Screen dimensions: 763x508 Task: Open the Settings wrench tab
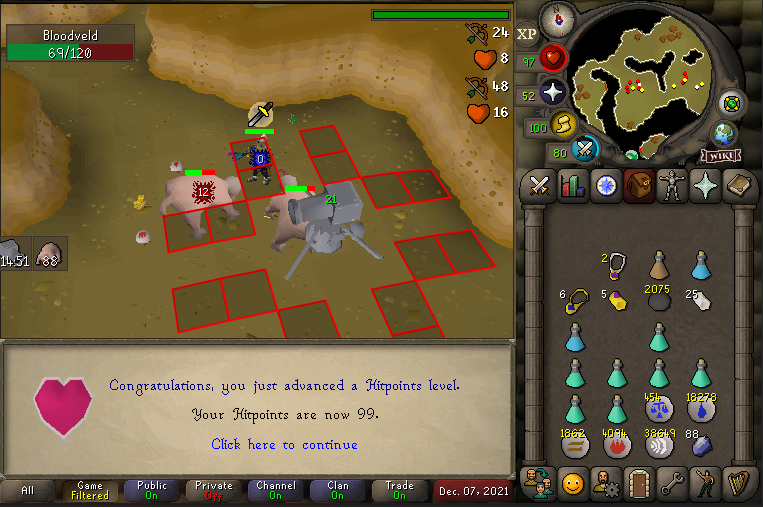pos(673,484)
